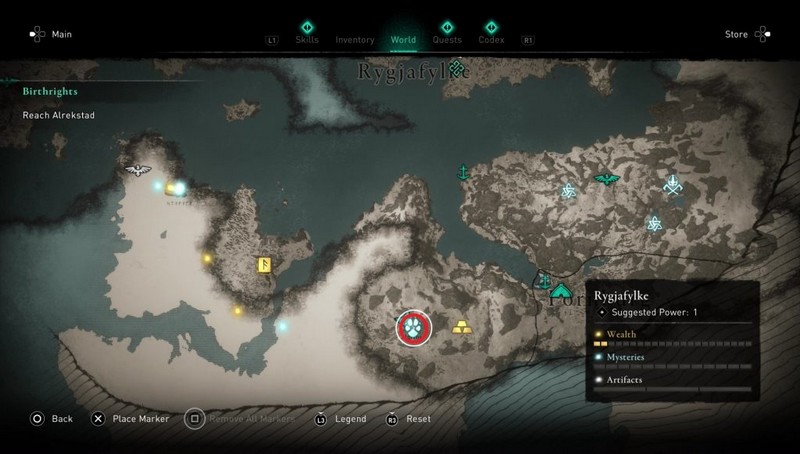Choose the white raven synchronization point marker

[137, 170]
